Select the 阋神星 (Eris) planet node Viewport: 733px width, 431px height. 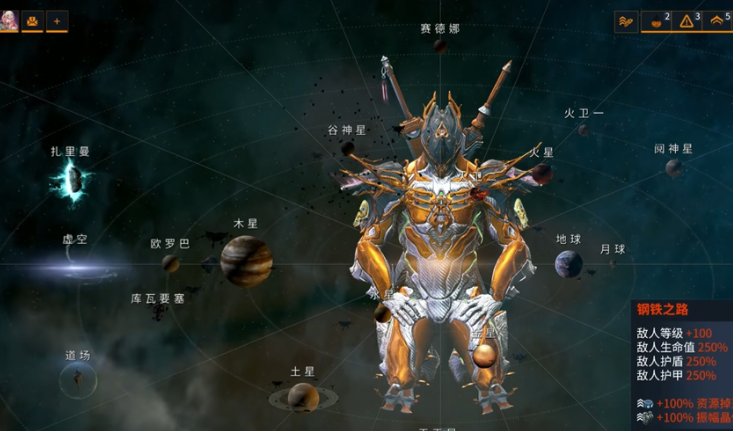pos(674,167)
